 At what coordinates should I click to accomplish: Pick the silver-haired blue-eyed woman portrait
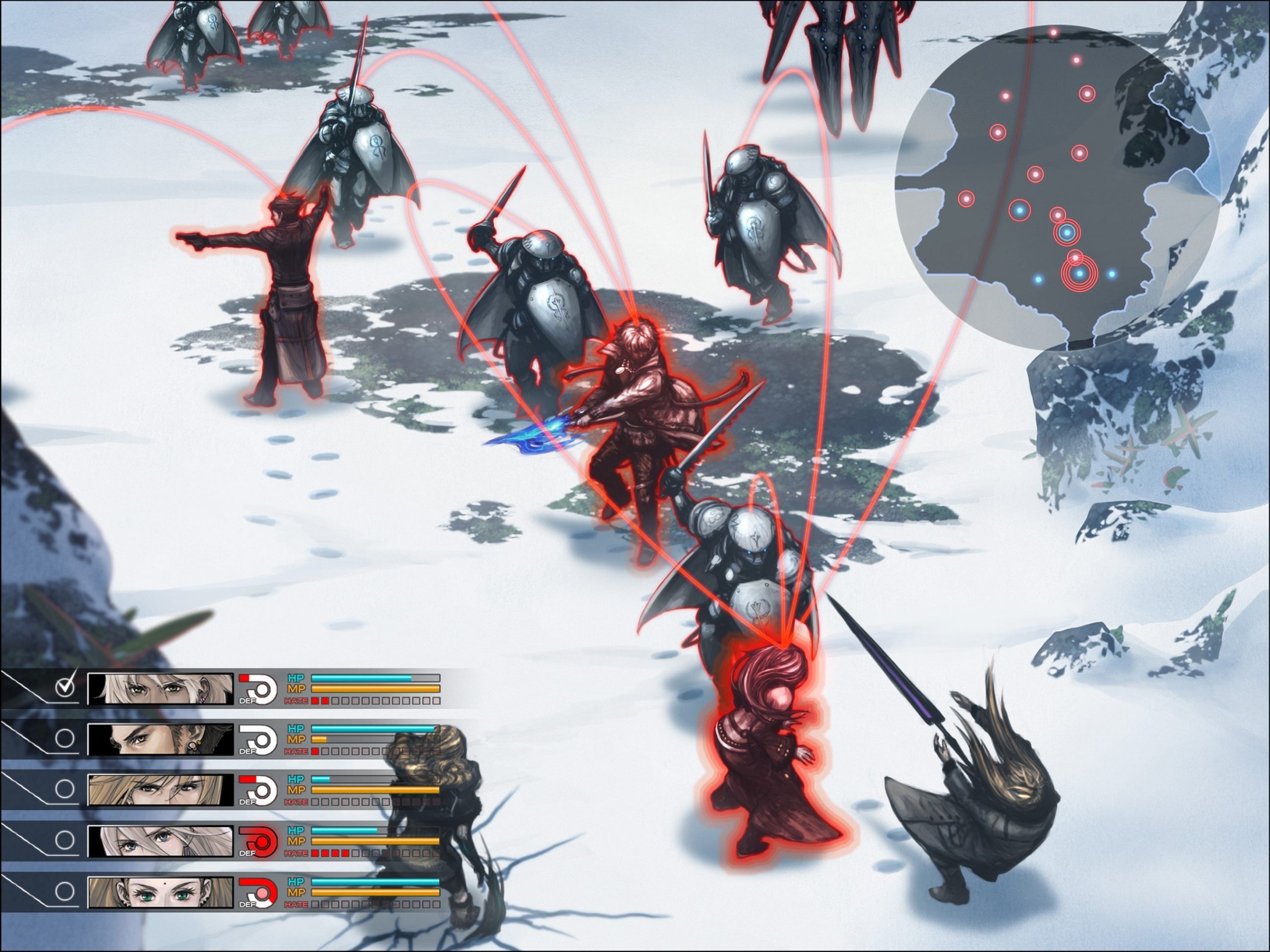point(160,841)
